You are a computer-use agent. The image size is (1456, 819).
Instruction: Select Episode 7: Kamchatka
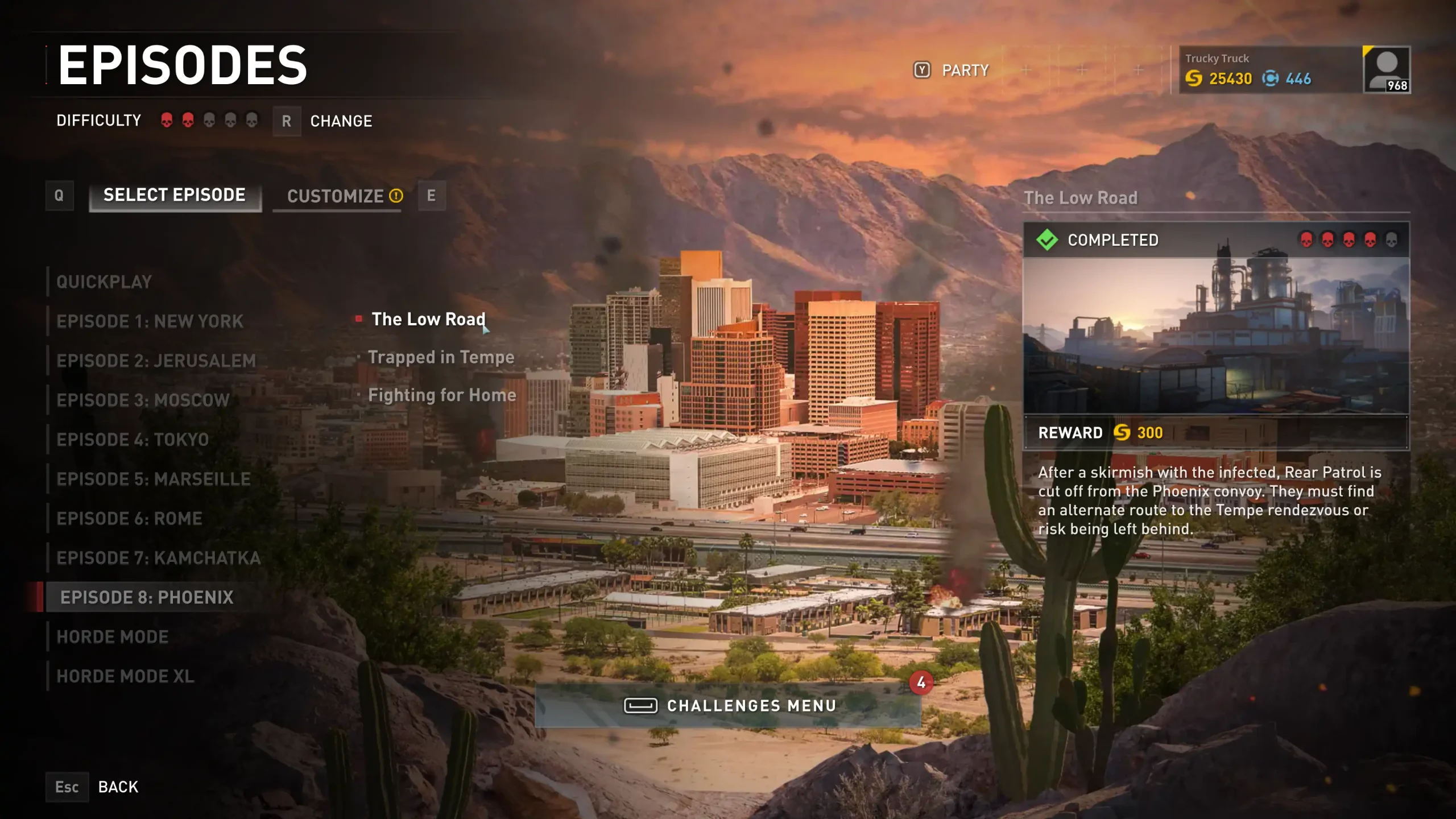158,558
